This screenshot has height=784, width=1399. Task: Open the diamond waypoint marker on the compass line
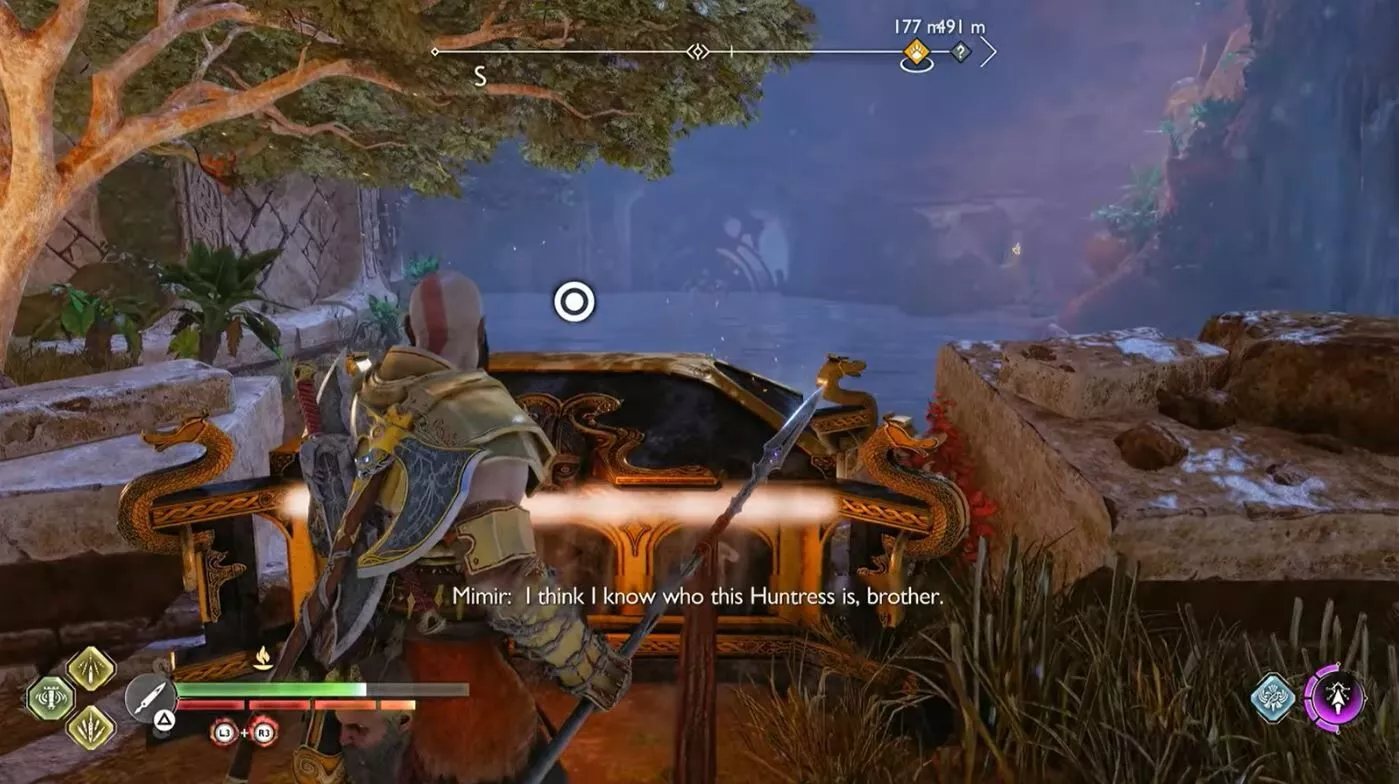point(697,51)
